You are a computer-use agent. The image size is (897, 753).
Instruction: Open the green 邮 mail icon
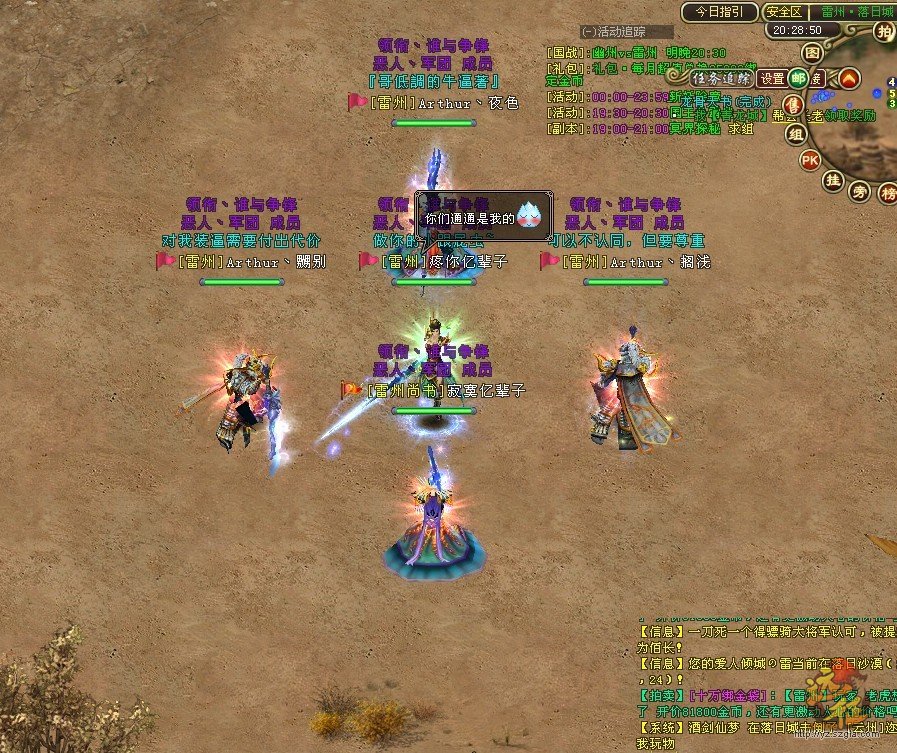click(x=798, y=78)
